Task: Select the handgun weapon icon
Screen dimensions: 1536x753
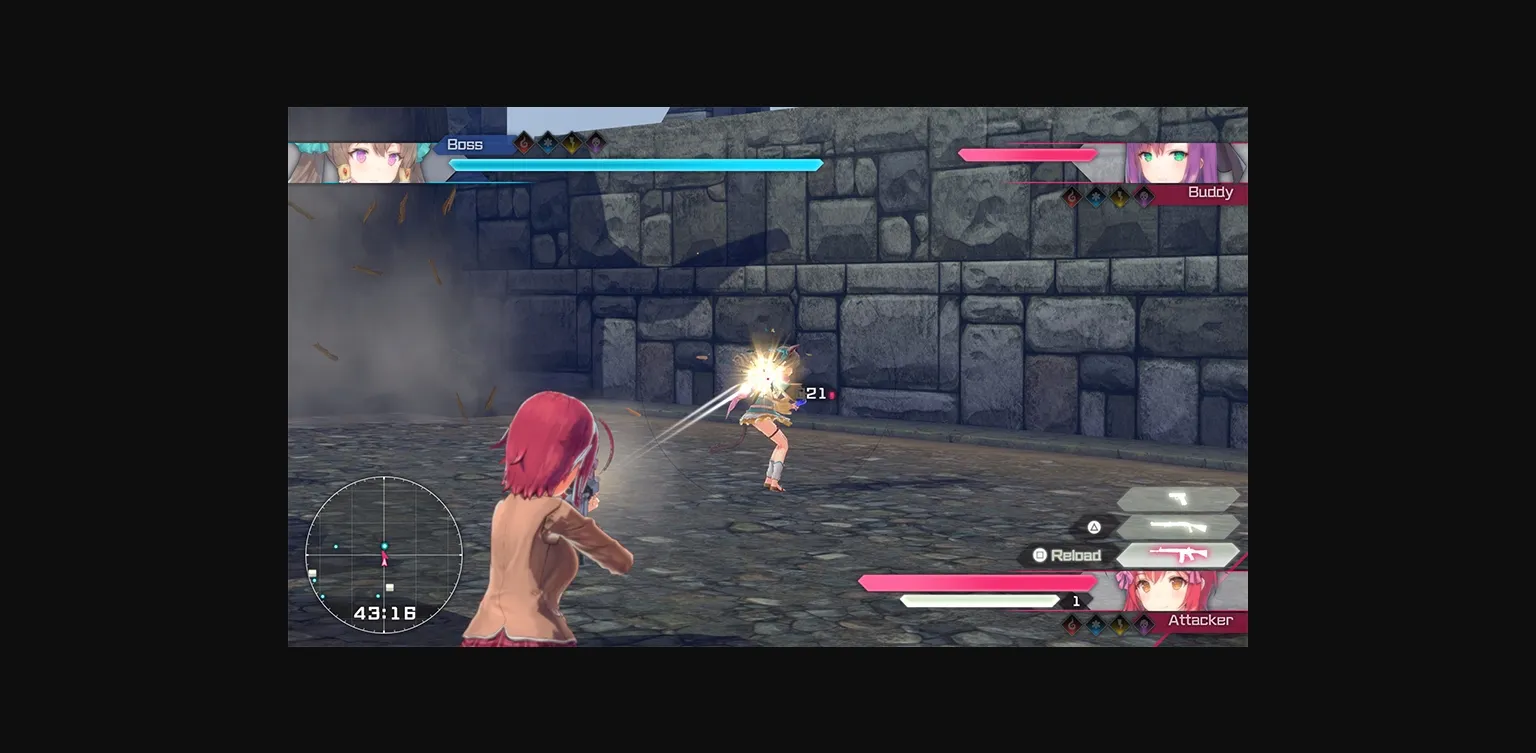Action: tap(1176, 498)
